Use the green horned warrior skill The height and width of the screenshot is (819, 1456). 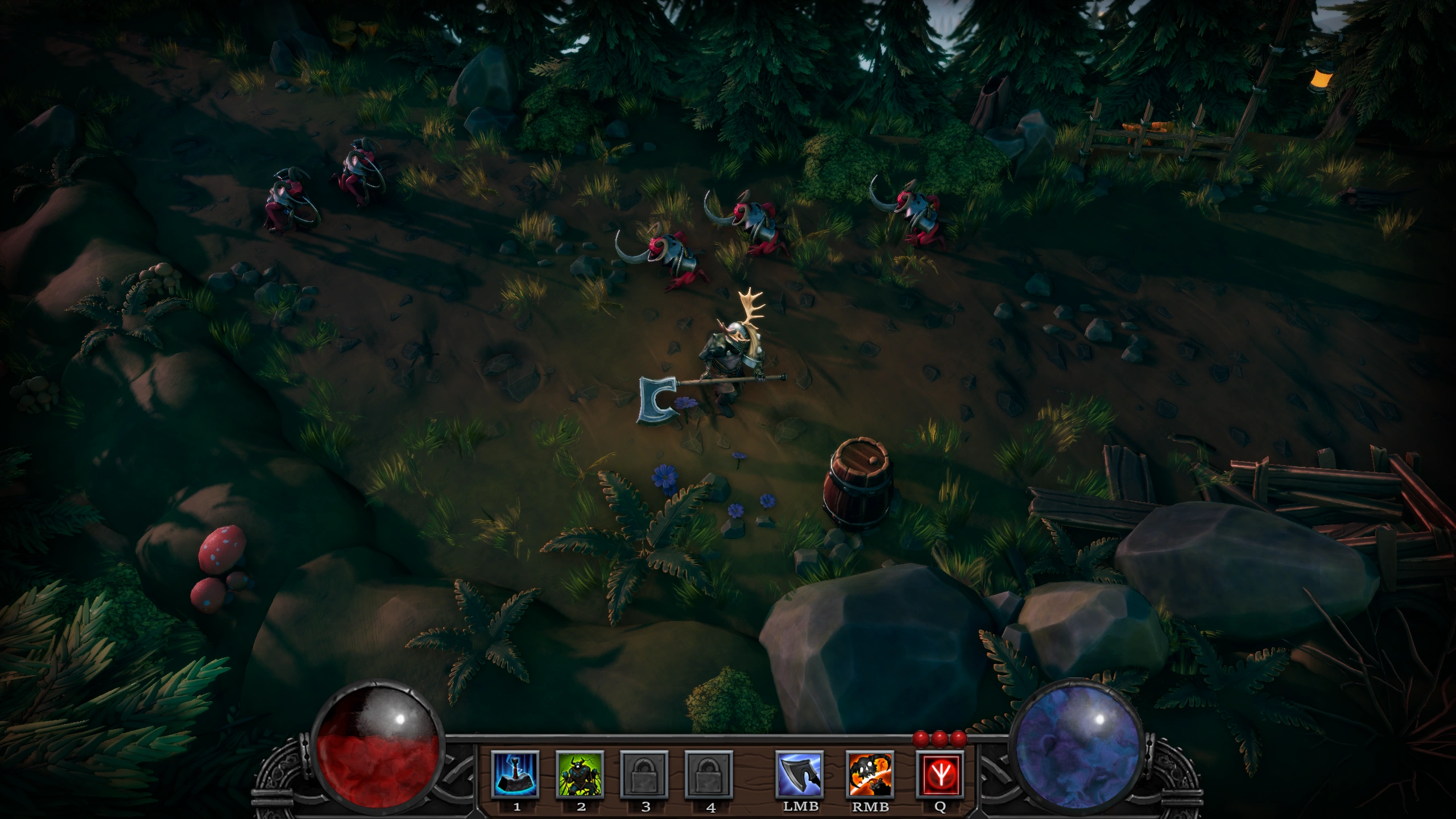(x=580, y=775)
